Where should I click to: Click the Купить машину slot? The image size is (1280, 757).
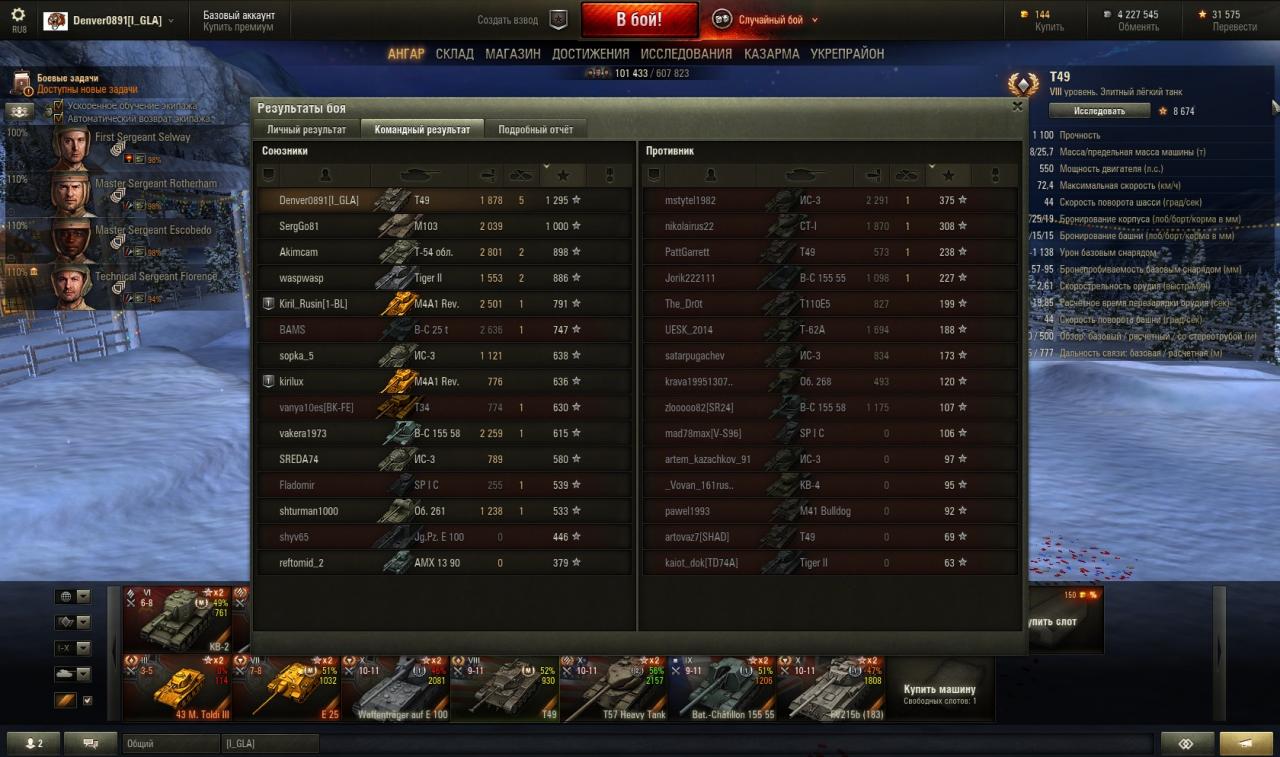pyautogui.click(x=939, y=689)
